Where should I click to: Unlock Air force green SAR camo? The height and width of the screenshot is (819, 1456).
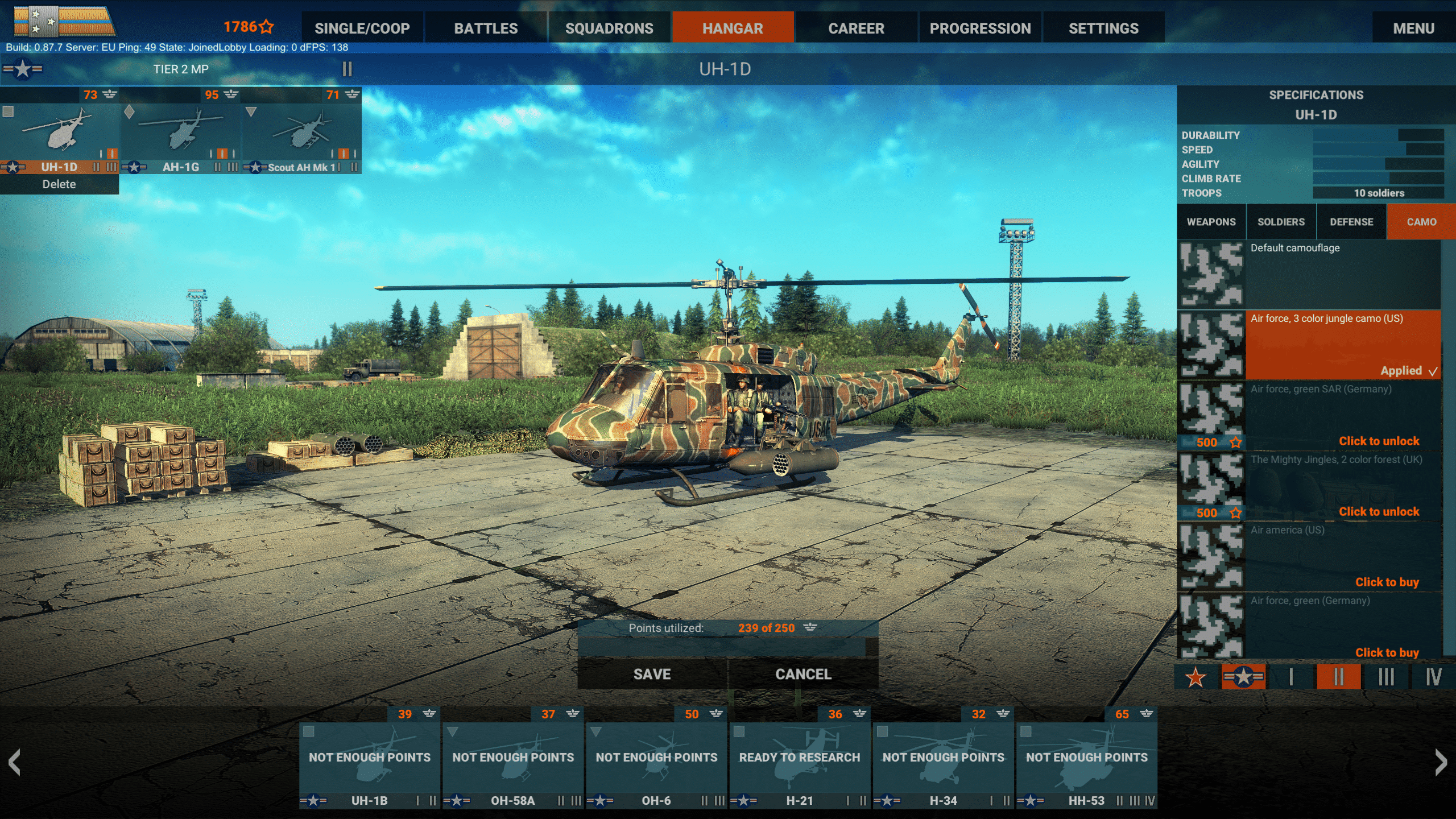[1379, 441]
